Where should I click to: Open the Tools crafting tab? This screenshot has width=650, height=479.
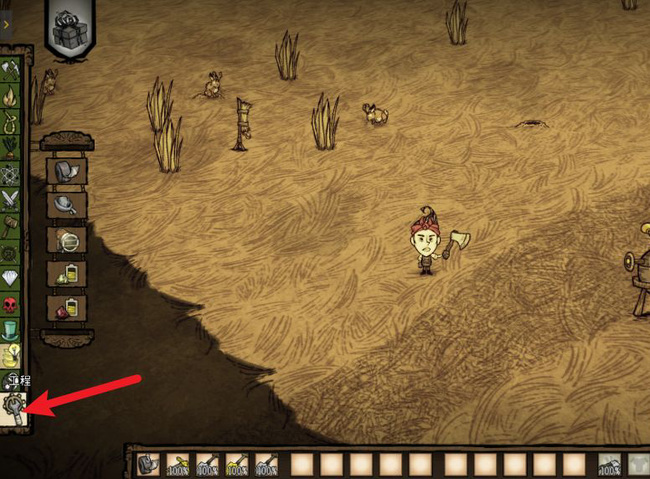12,70
